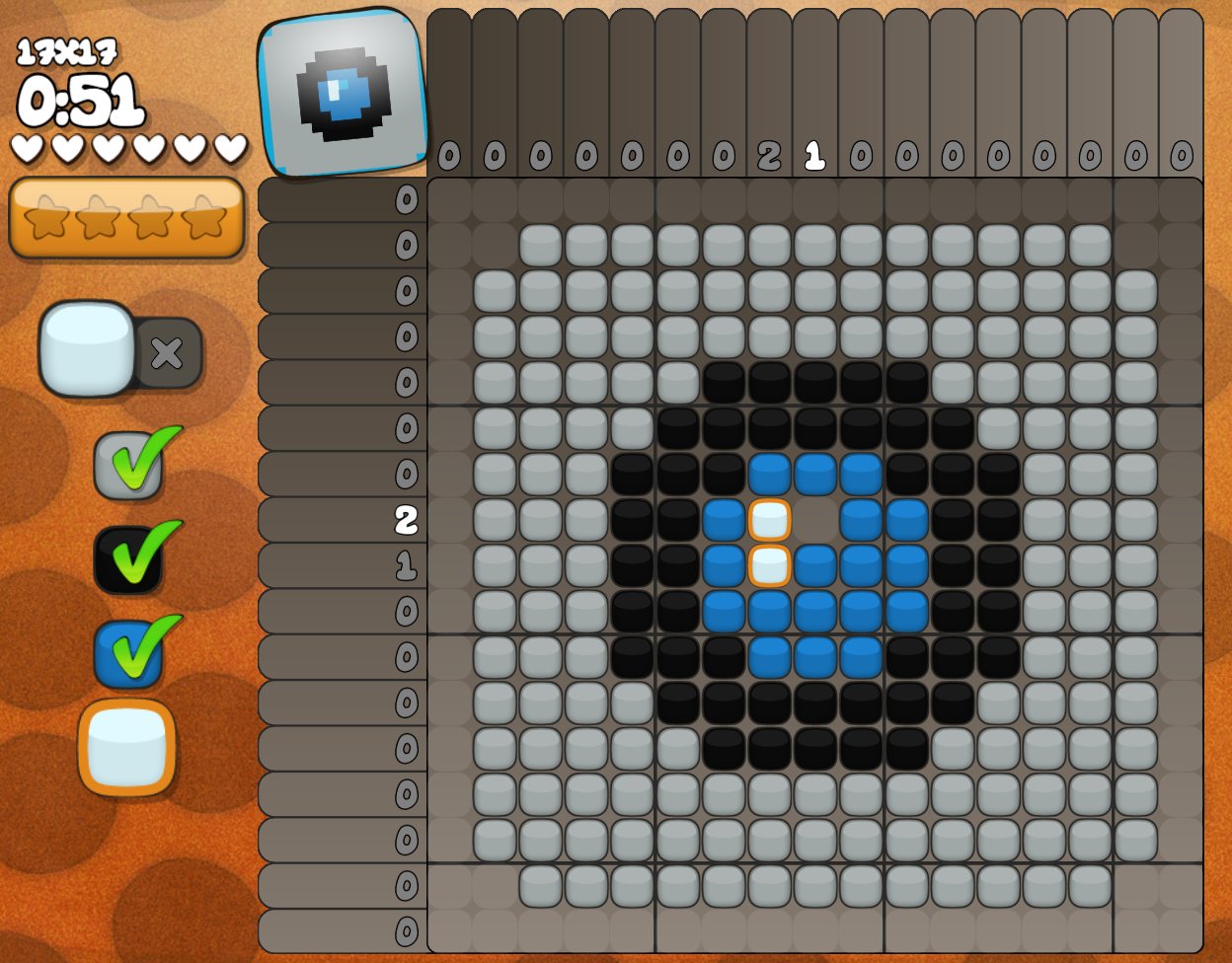Image resolution: width=1232 pixels, height=963 pixels.
Task: Select the gray color swatch
Action: click(x=127, y=465)
